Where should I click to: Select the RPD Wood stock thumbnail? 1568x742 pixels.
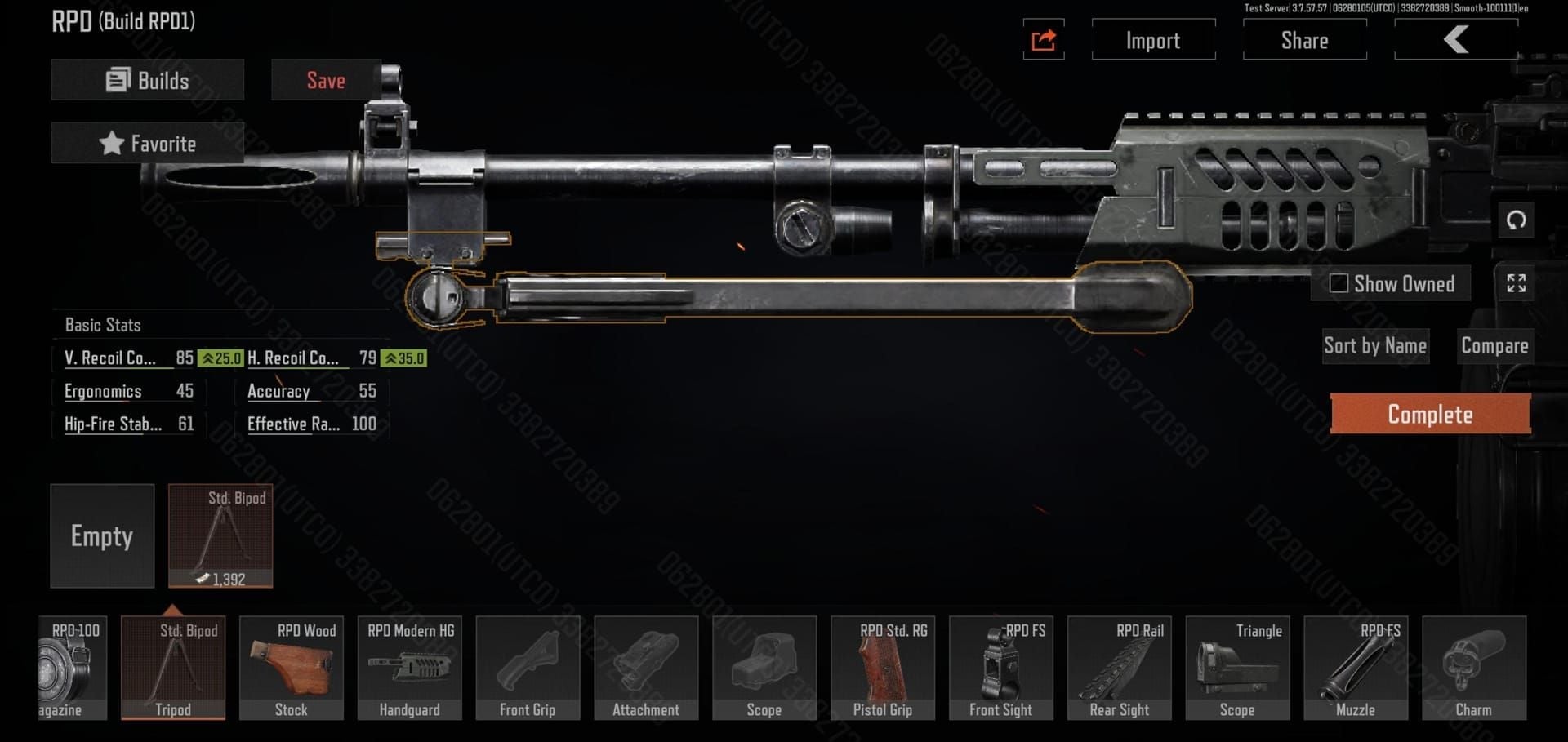[292, 668]
